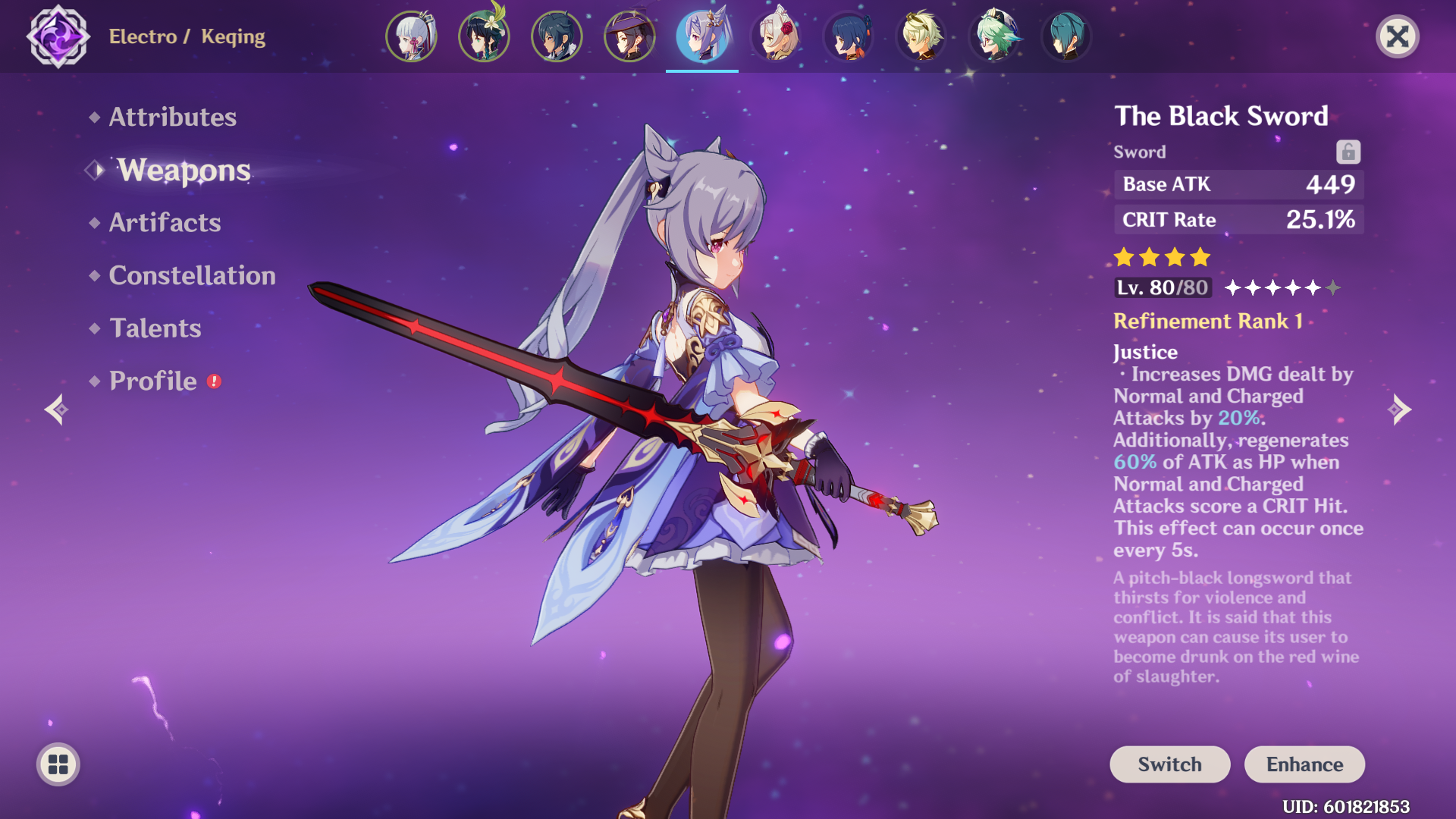This screenshot has width=1456, height=819.
Task: Go to the next character with right arrow
Action: click(1399, 409)
